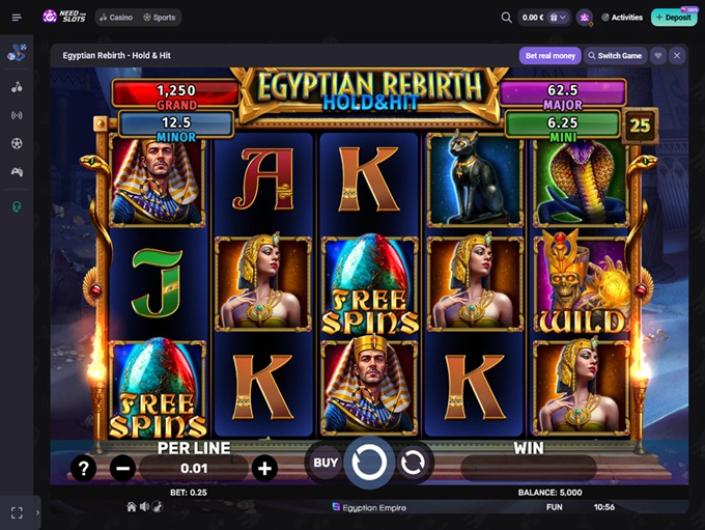The height and width of the screenshot is (530, 705).
Task: Decrease the per line bet
Action: pyautogui.click(x=123, y=467)
